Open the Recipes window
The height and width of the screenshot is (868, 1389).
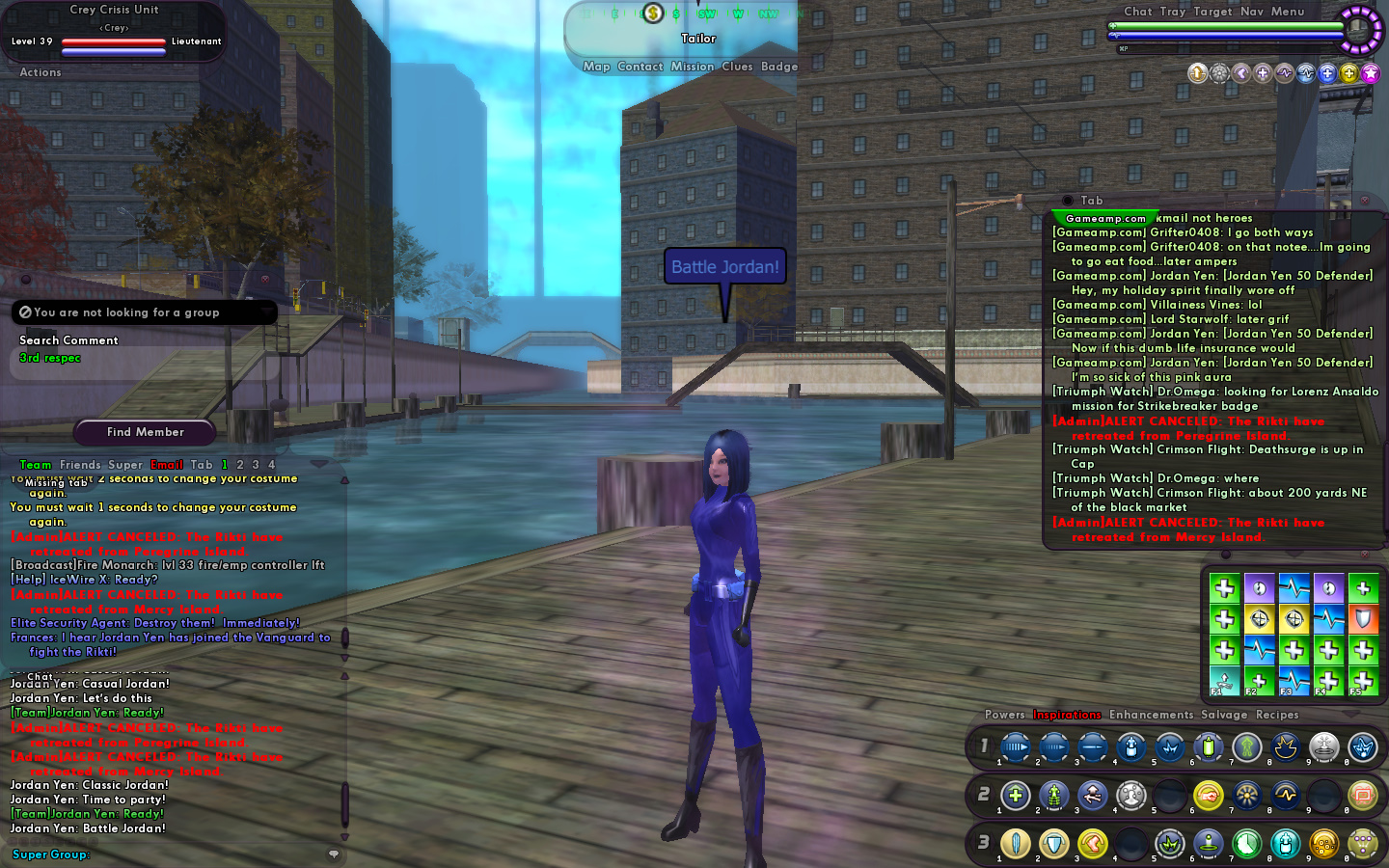(x=1277, y=715)
